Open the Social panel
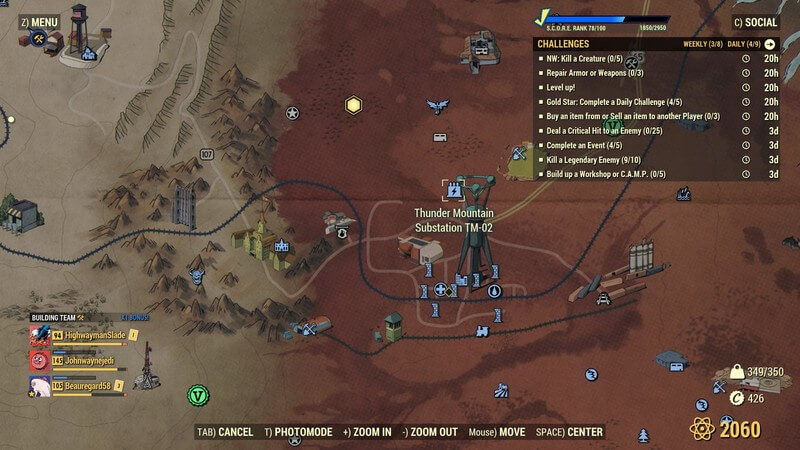 pos(755,22)
